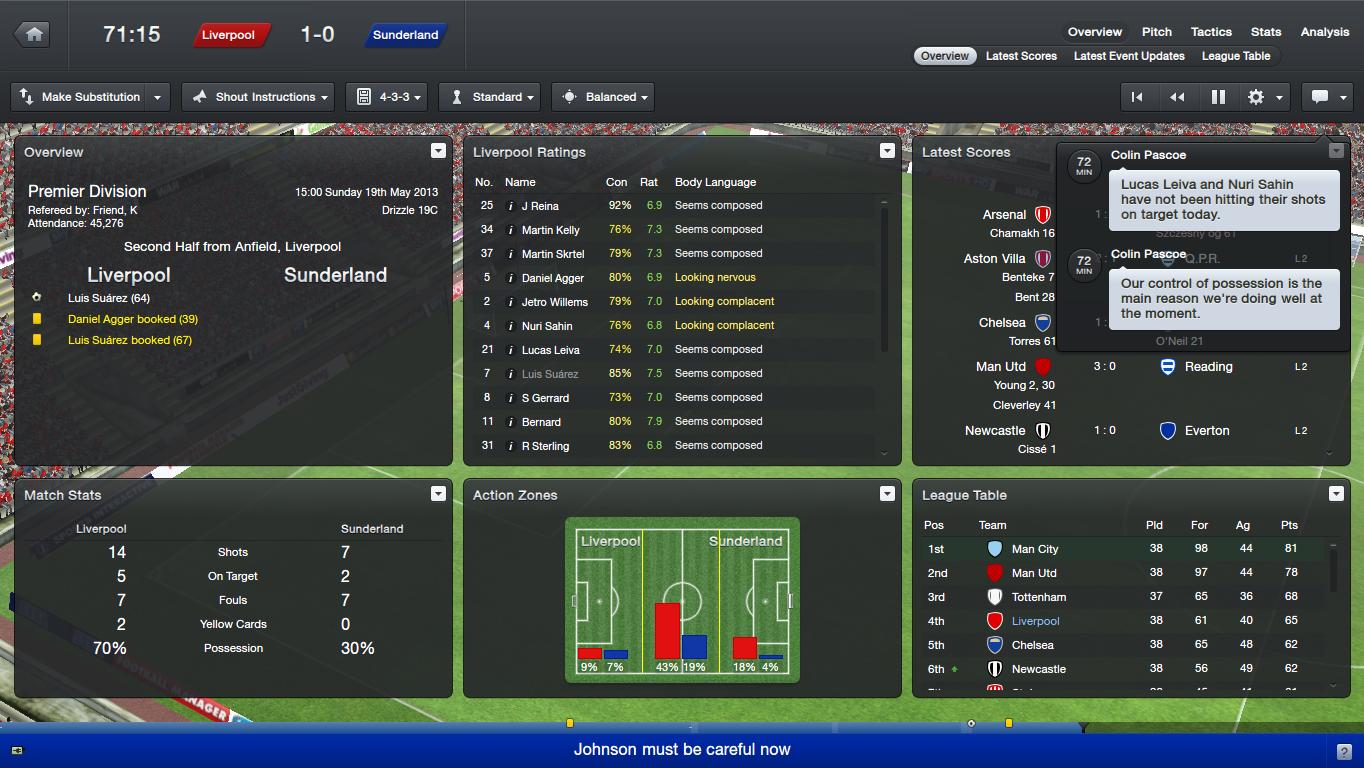
Task: Click the Liverpool club badge in League Table
Action: [x=994, y=620]
